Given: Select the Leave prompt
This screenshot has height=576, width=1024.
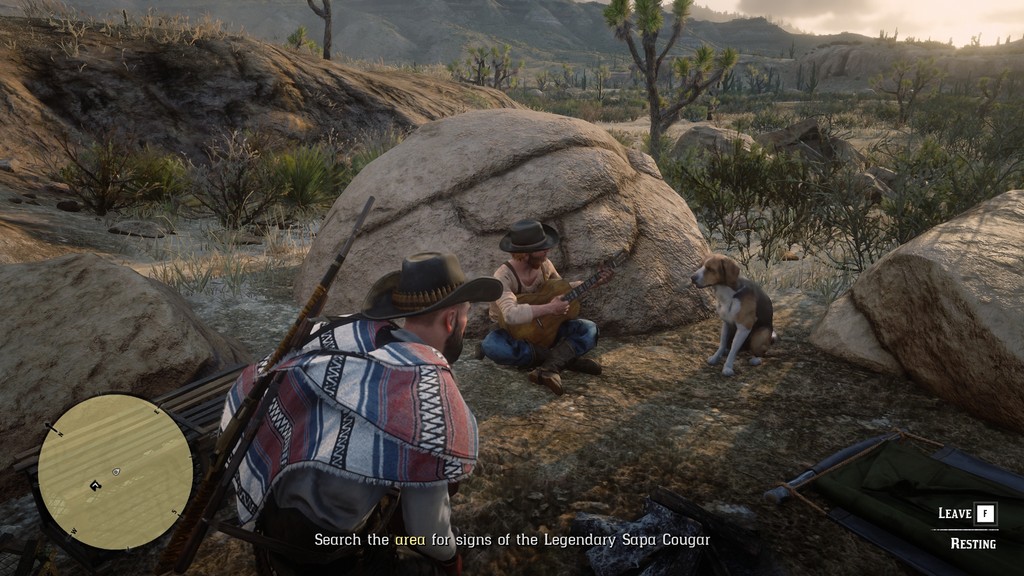Looking at the screenshot, I should pos(967,514).
